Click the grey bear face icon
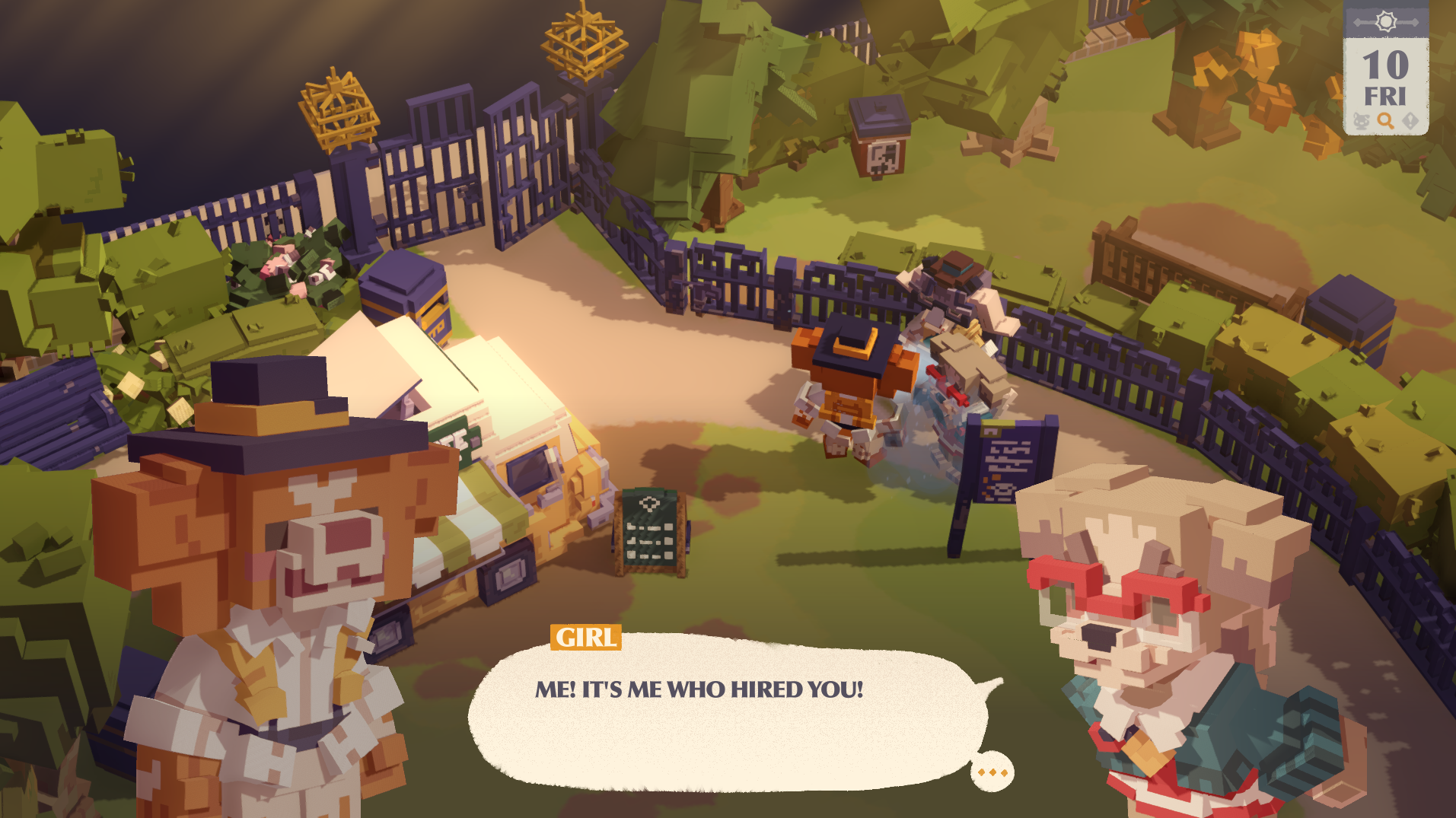 pos(1362,122)
